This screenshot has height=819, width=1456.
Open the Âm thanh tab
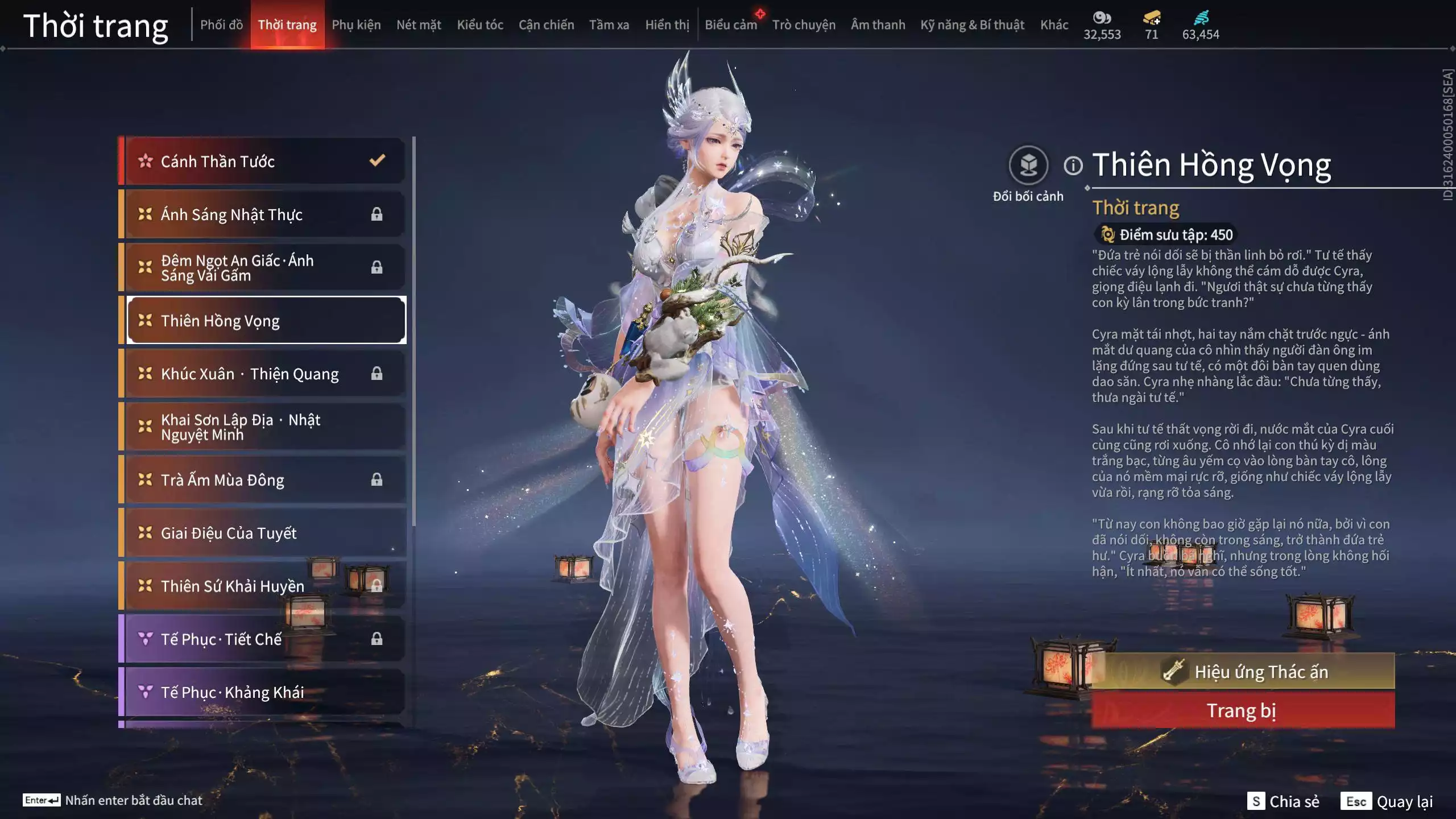point(878,25)
